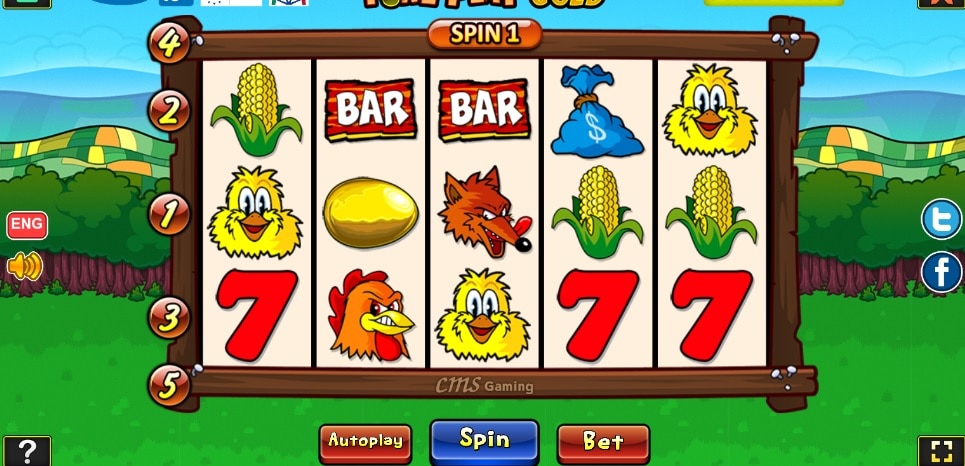Viewport: 965px width, 466px height.
Task: Switch language with the ENG button
Action: coord(27,224)
